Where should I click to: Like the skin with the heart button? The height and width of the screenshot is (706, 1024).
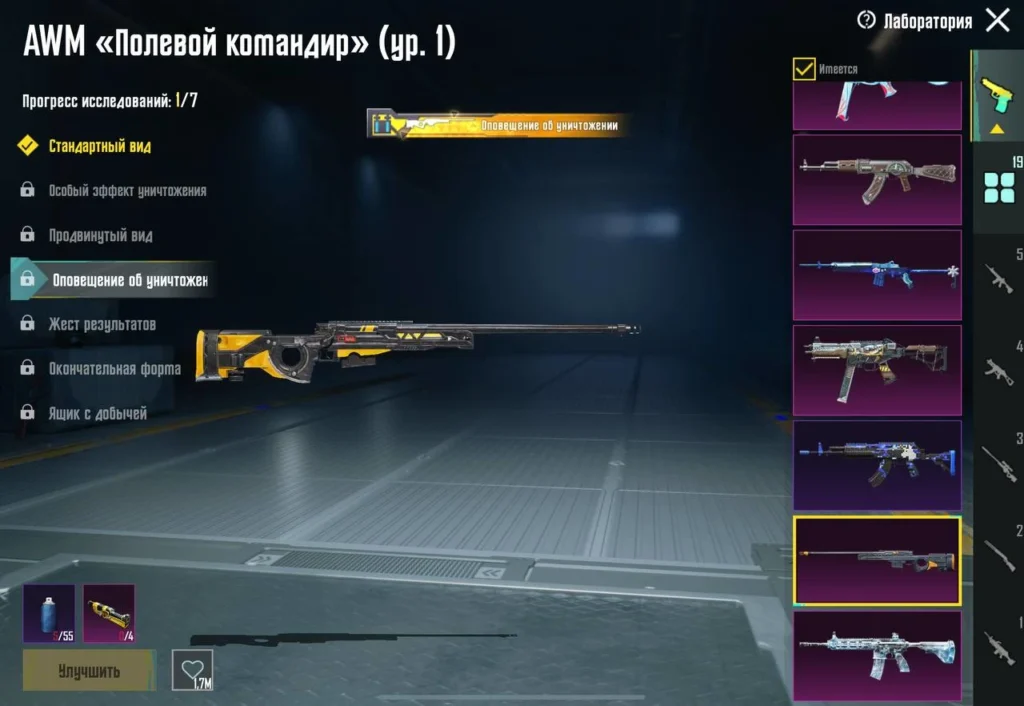click(x=192, y=669)
